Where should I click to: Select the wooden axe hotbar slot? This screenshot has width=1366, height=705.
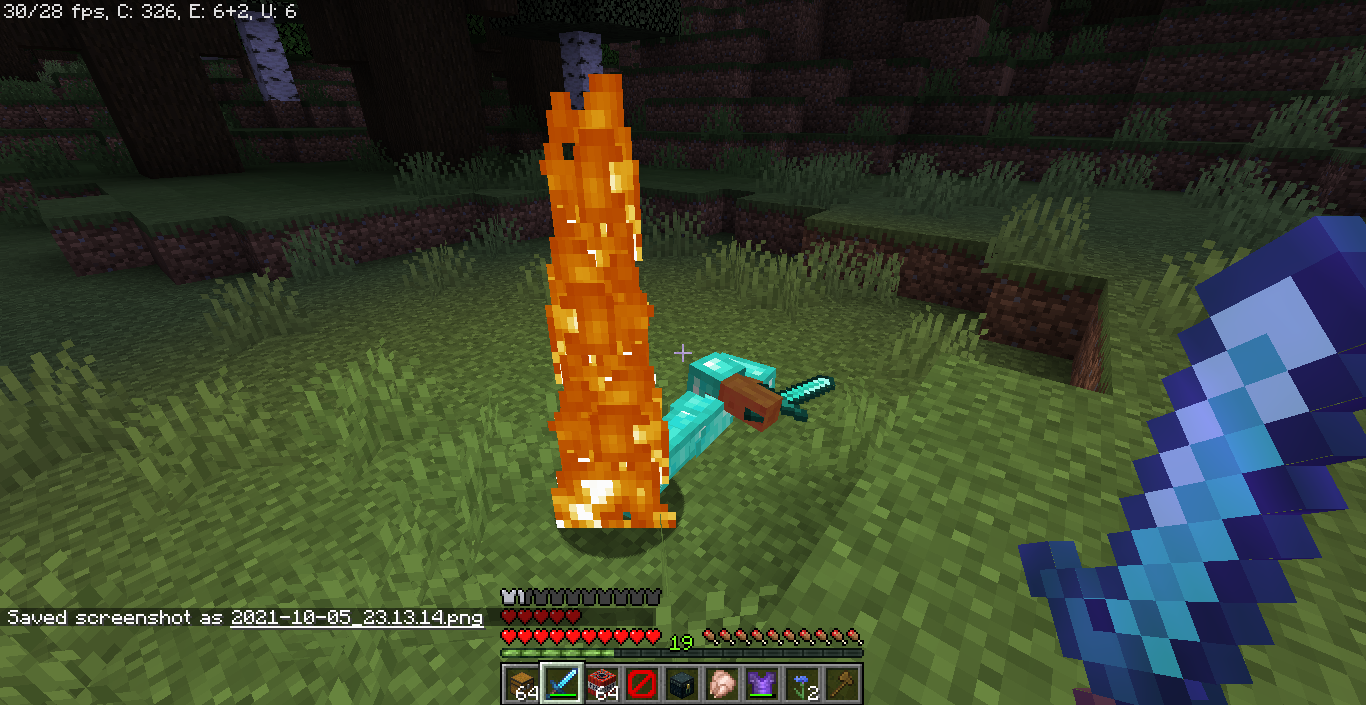[x=841, y=684]
